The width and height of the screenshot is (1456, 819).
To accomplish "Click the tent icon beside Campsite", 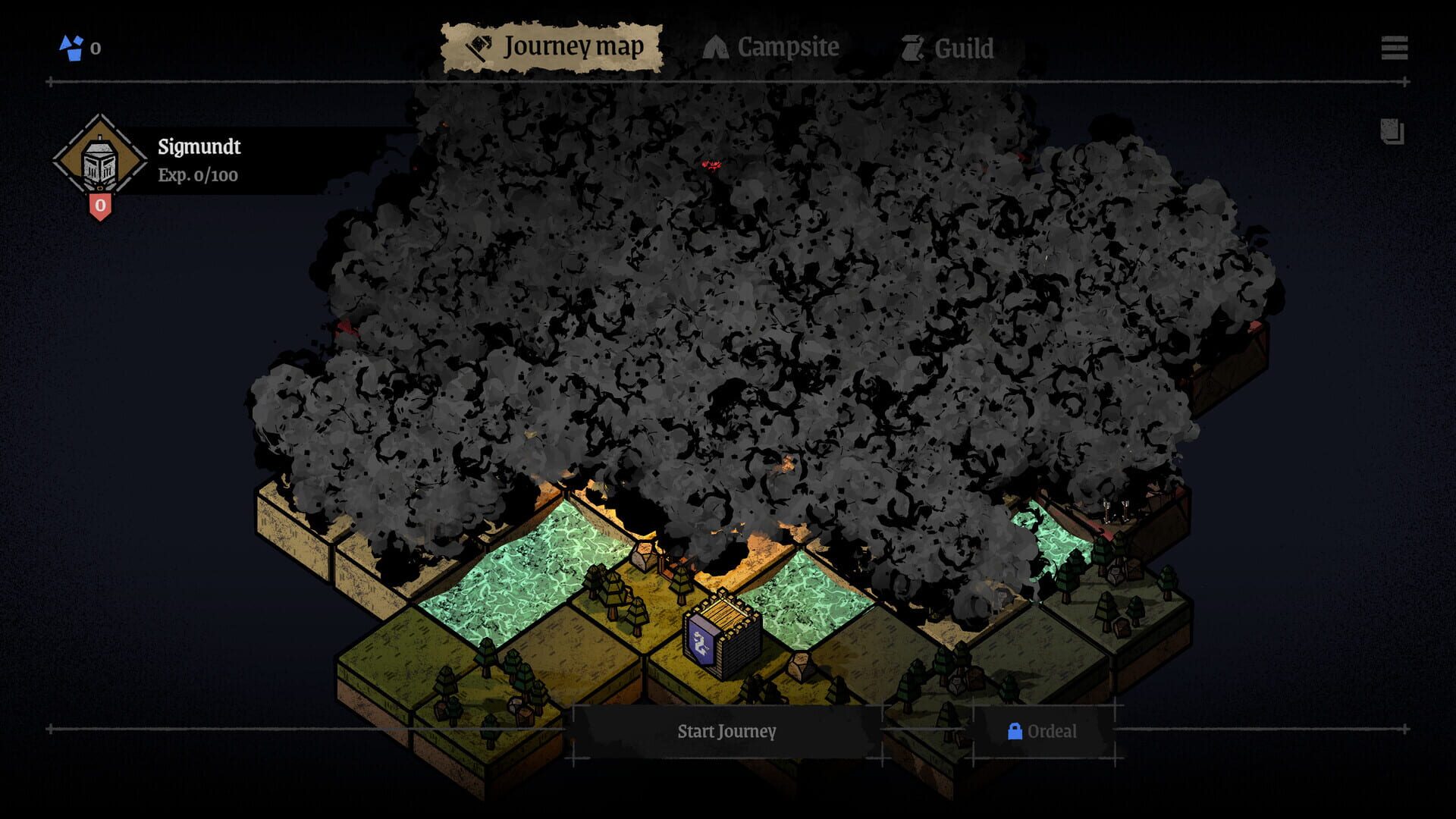I will [716, 45].
